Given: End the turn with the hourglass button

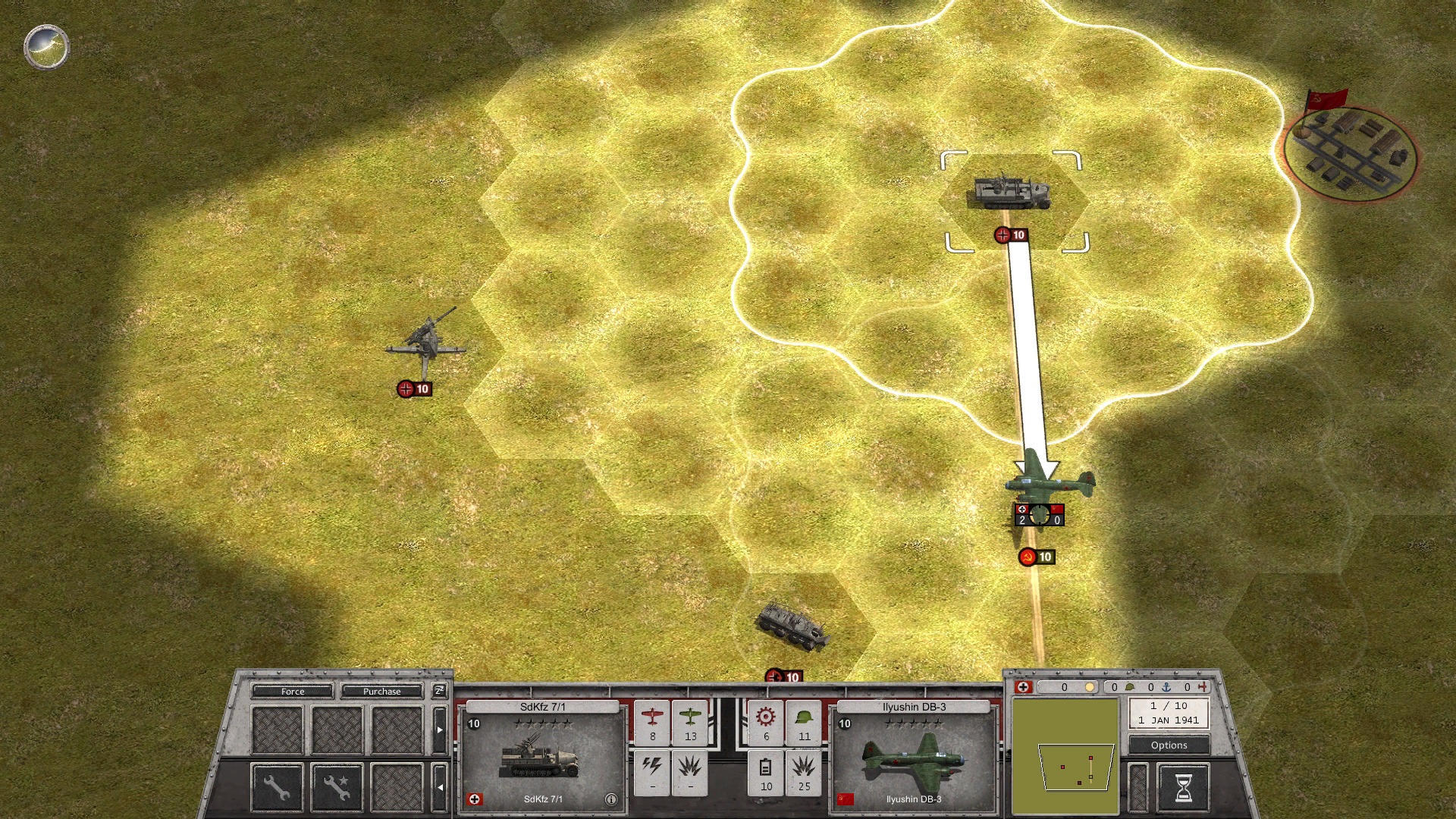Looking at the screenshot, I should [1182, 789].
